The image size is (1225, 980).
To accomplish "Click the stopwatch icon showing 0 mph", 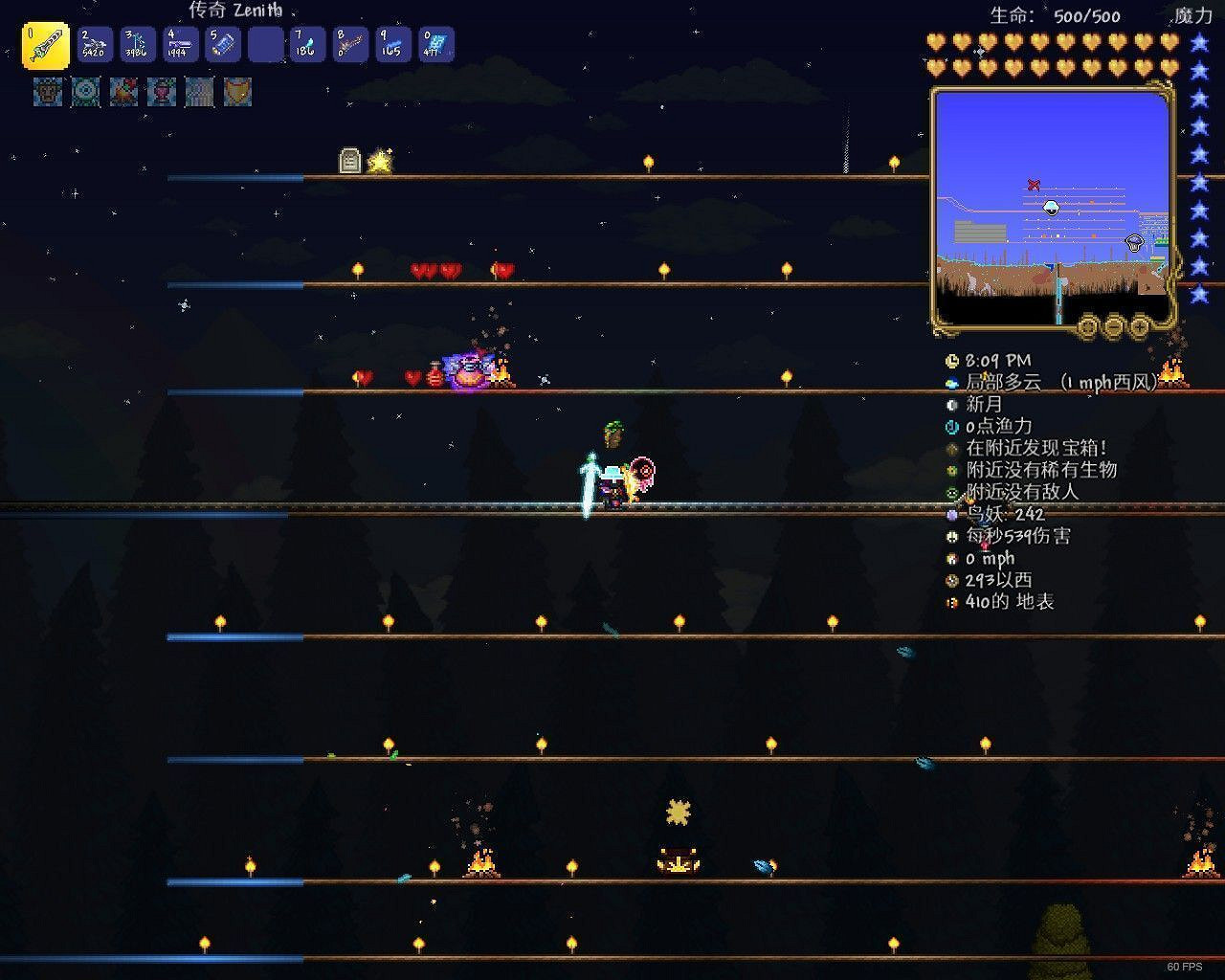I will (951, 559).
